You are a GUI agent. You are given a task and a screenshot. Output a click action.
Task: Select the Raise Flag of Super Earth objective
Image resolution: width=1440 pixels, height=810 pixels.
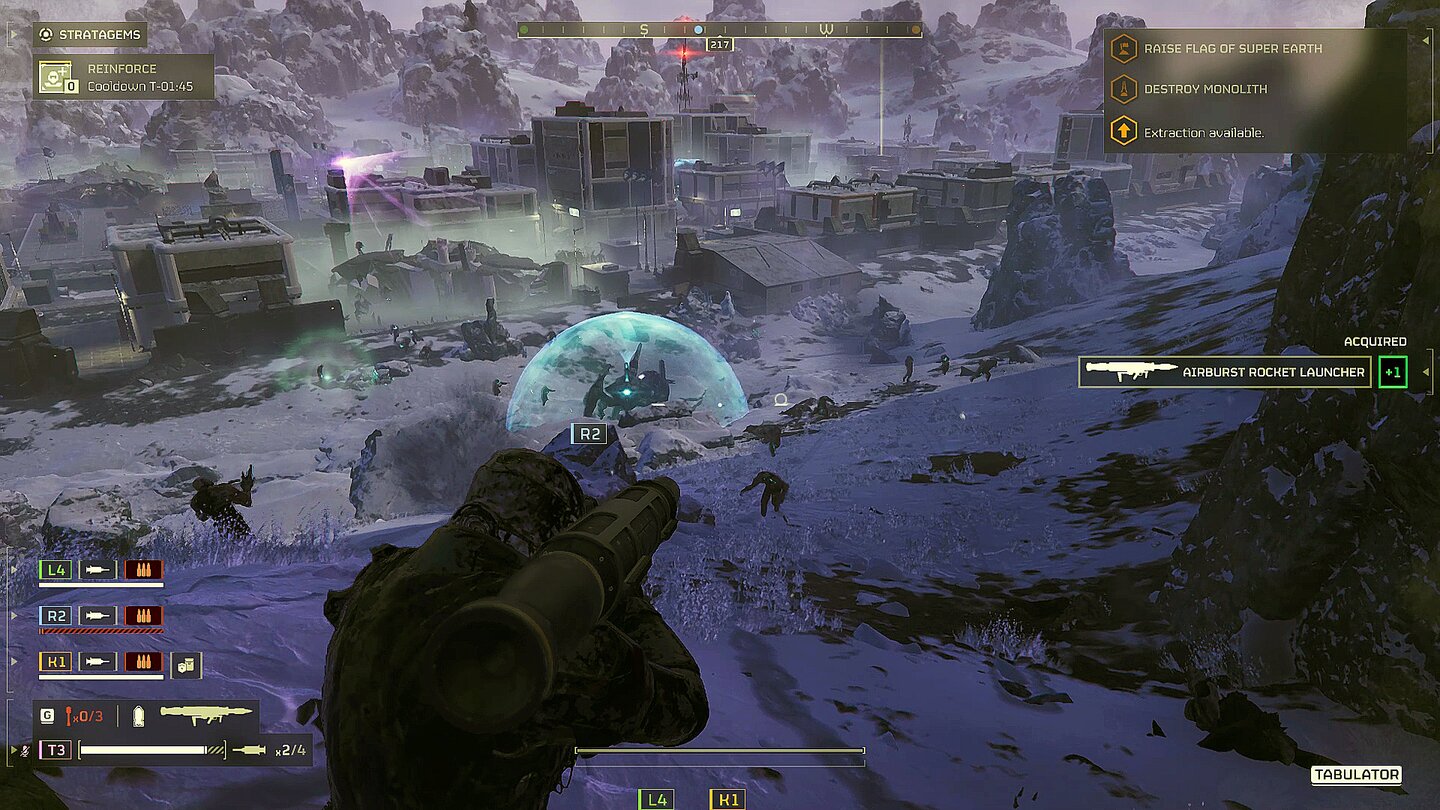pyautogui.click(x=1232, y=48)
